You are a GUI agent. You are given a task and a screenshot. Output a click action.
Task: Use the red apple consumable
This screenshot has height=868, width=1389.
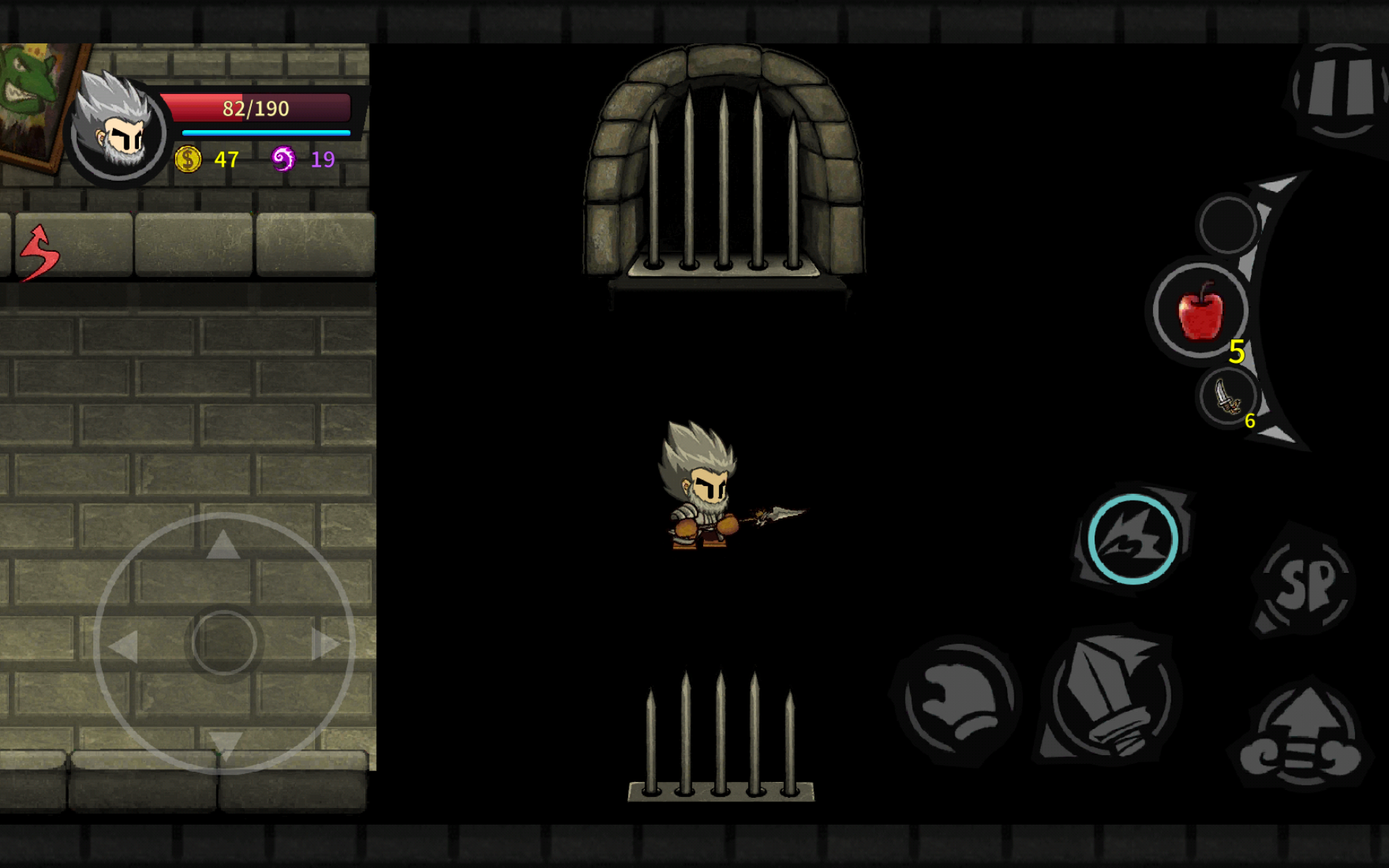coord(1200,311)
